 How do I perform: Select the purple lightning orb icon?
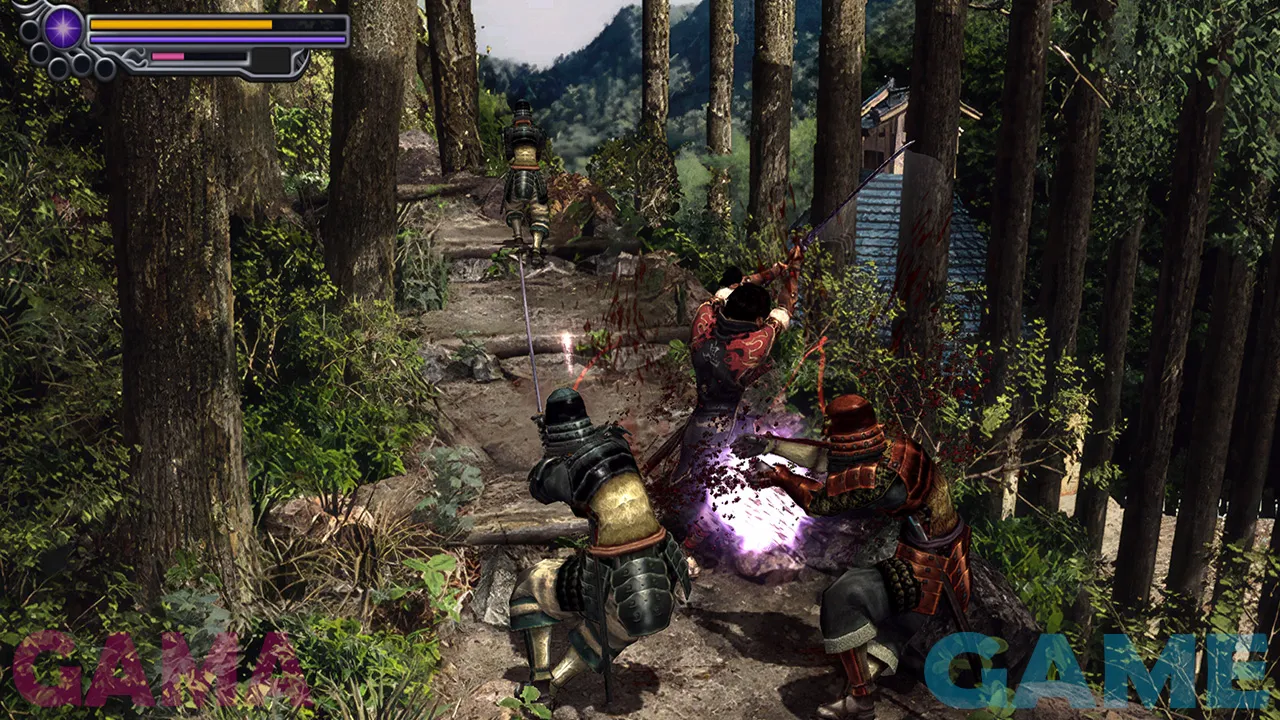(63, 26)
